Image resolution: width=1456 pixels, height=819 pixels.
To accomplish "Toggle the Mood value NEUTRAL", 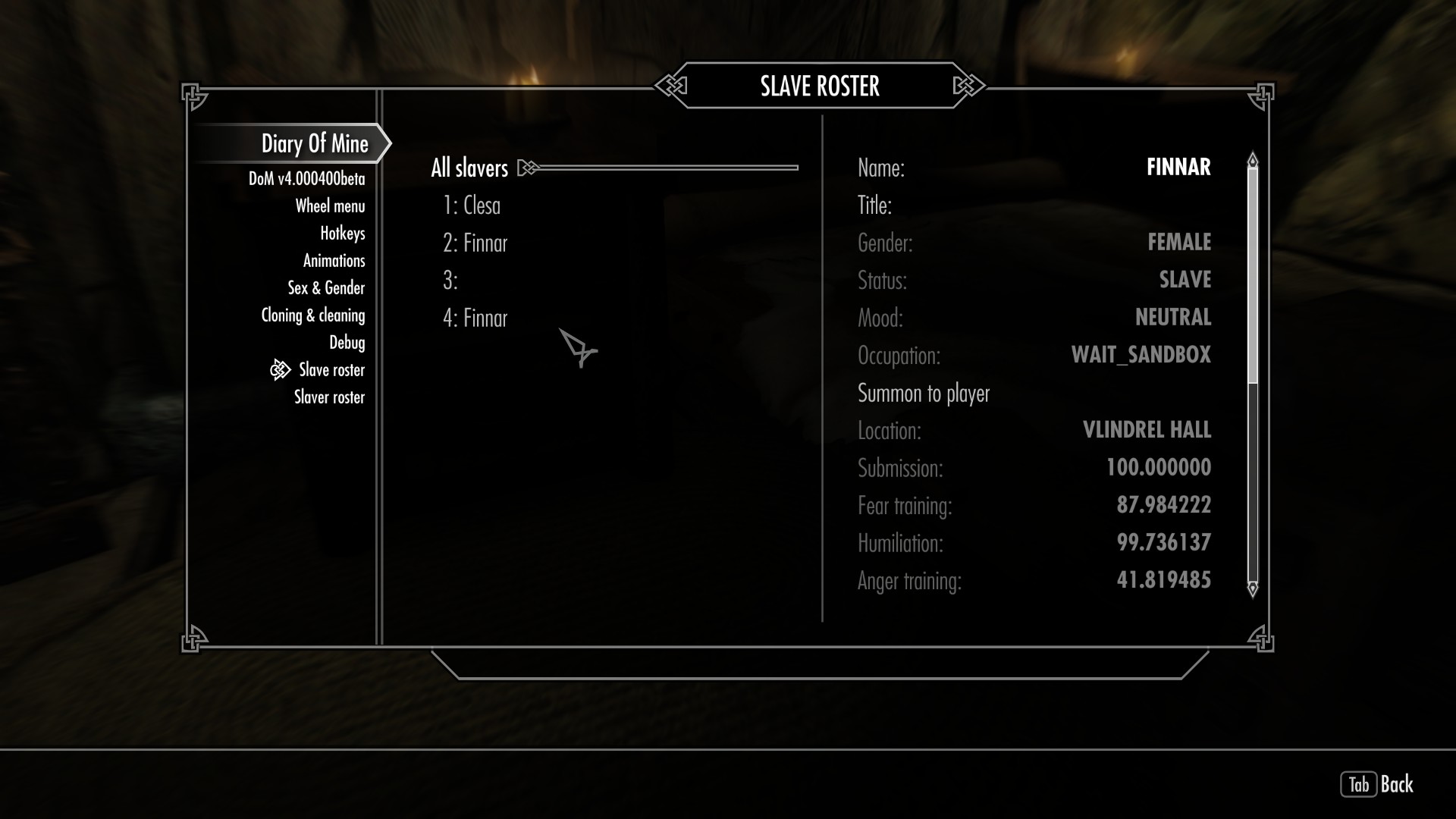I will 1172,317.
